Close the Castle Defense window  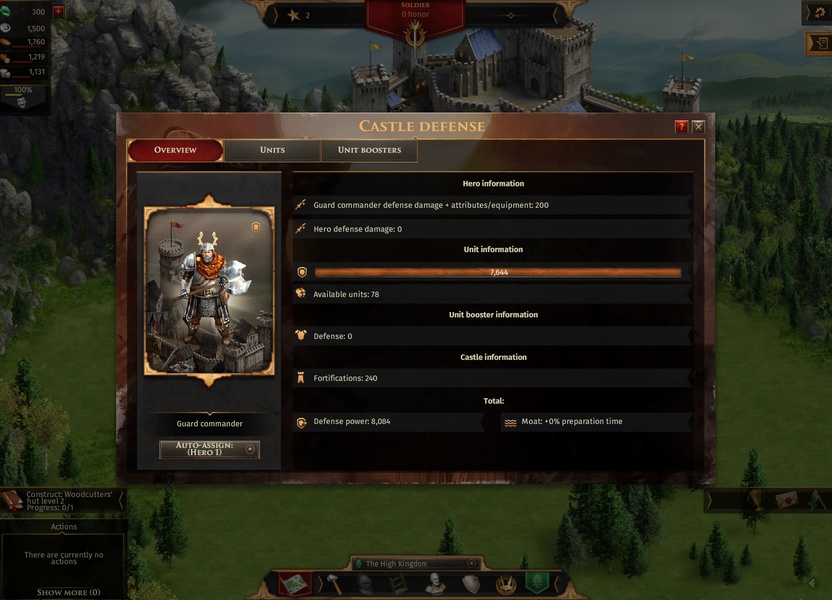tap(698, 127)
